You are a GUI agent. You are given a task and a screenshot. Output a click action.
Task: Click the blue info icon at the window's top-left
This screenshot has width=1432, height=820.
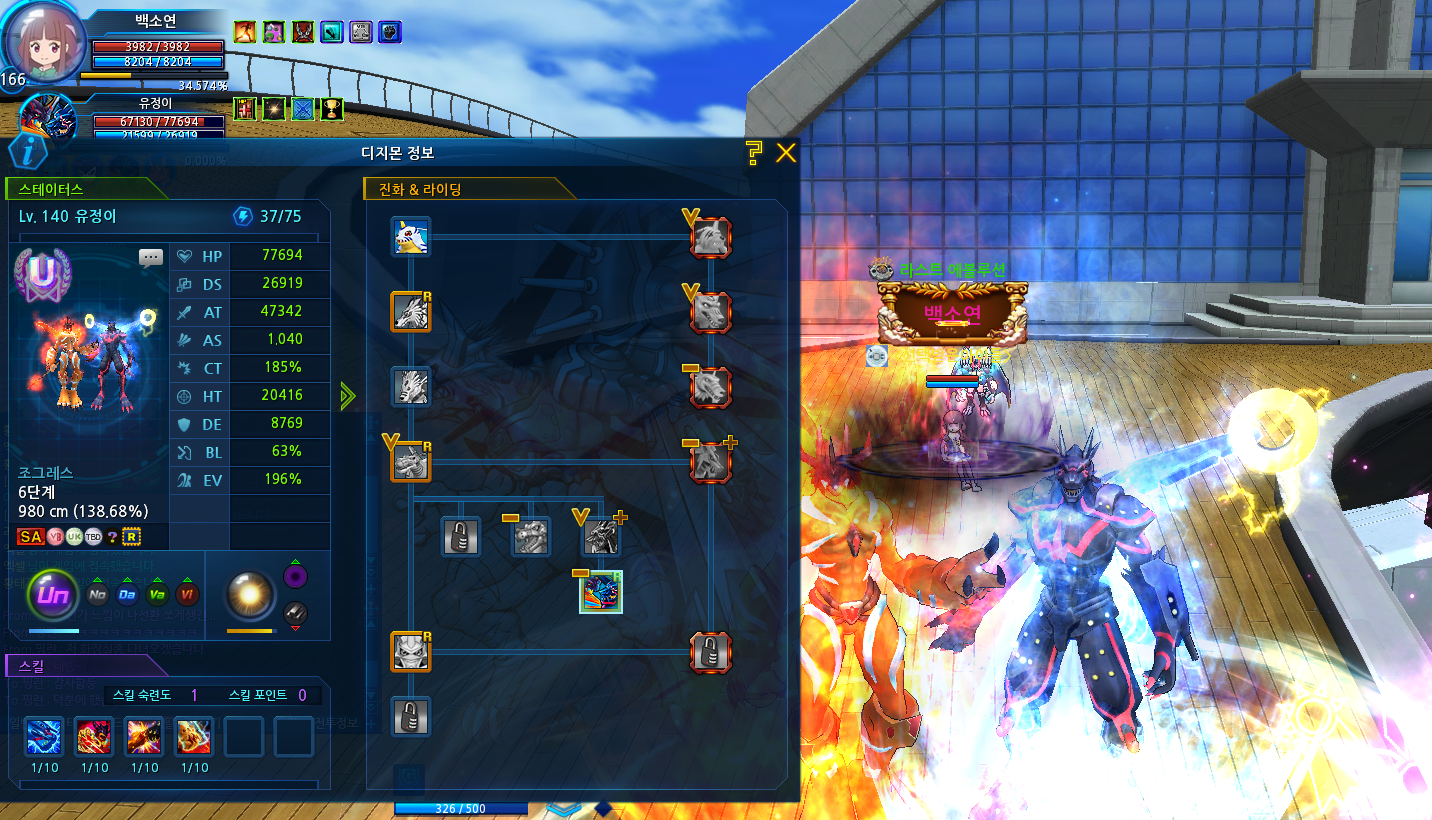[x=29, y=153]
